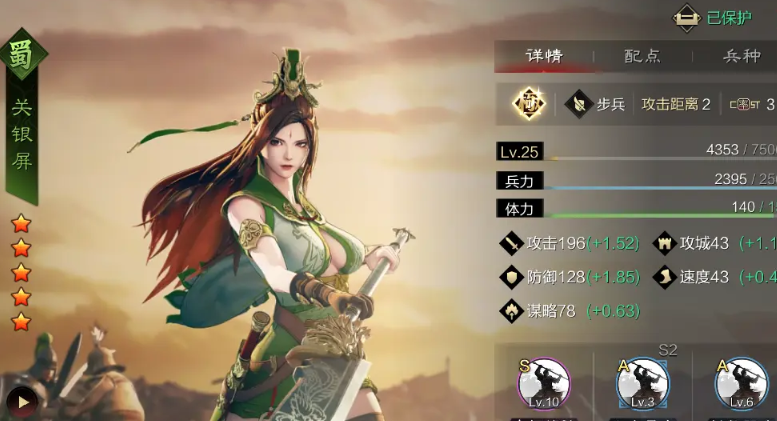This screenshot has height=421, width=777.
Task: Switch to the 详情 details tab
Action: [x=547, y=56]
